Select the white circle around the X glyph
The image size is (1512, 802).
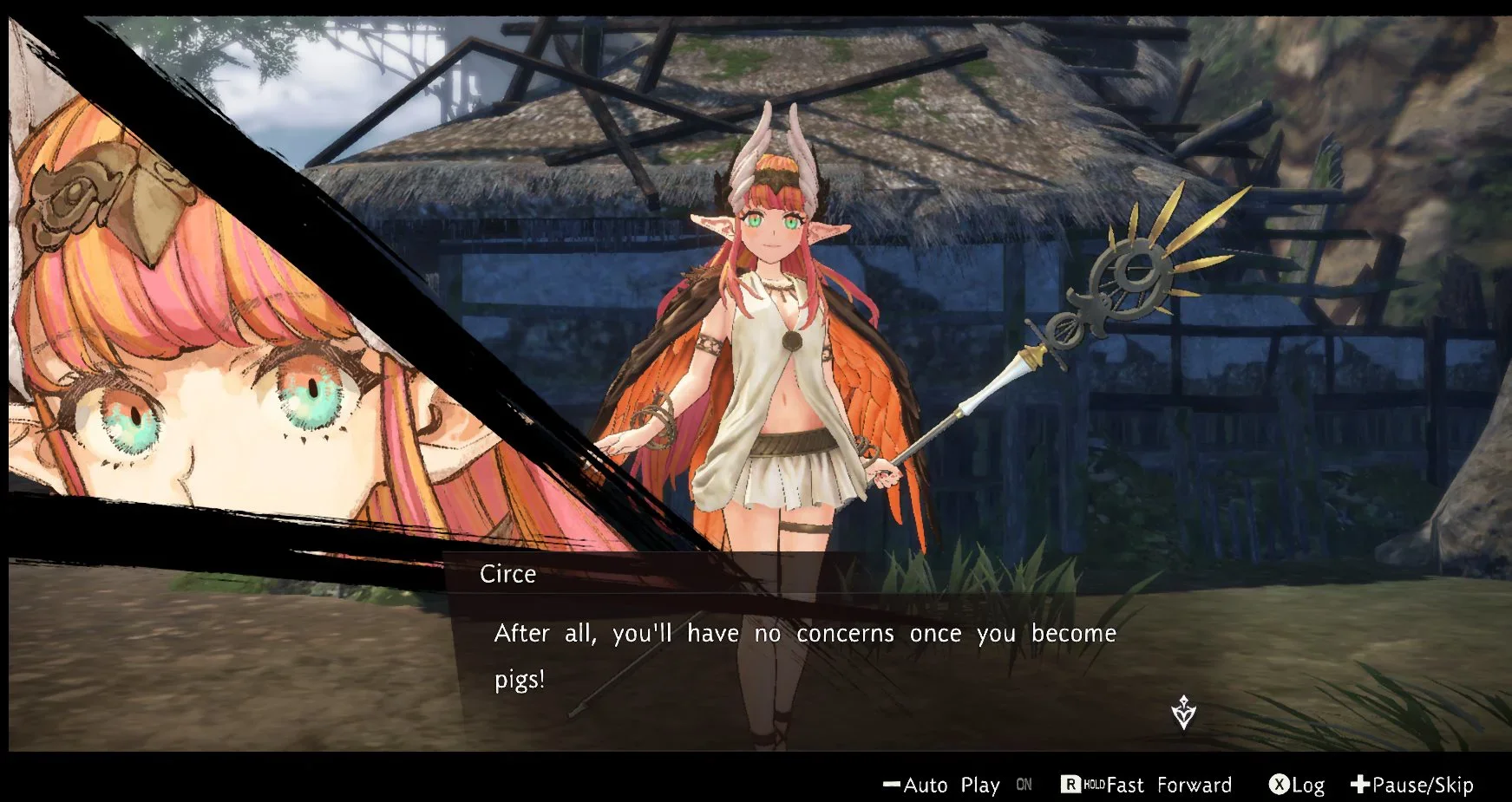point(1280,786)
